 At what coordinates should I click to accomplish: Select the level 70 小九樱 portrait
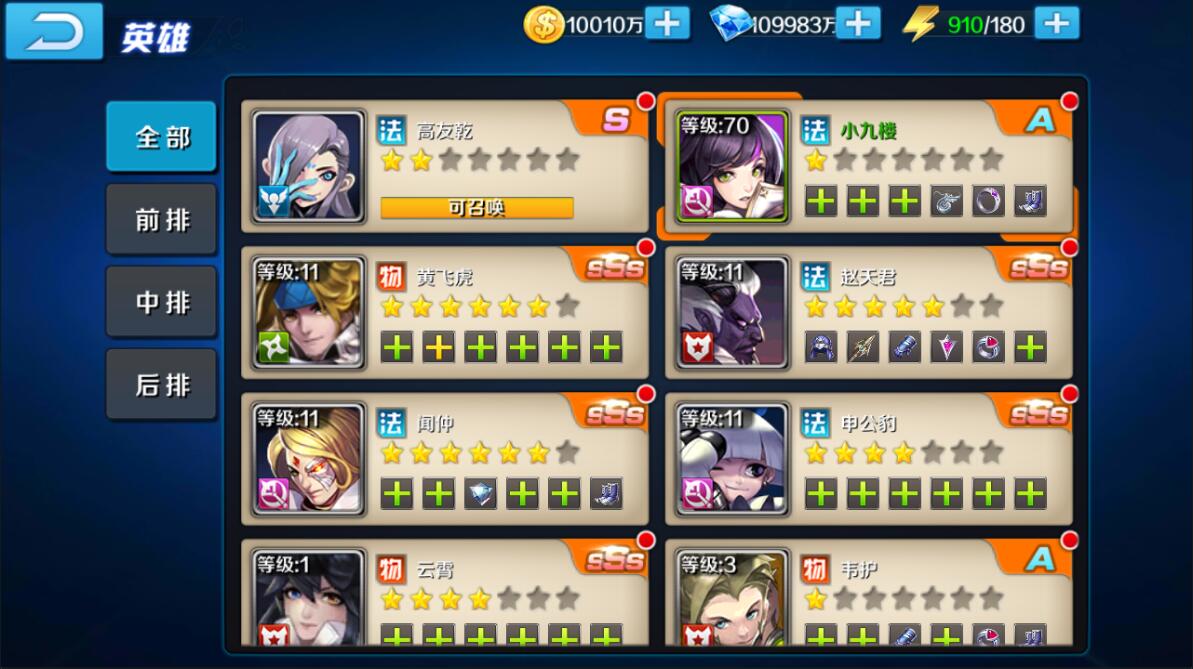(x=731, y=166)
